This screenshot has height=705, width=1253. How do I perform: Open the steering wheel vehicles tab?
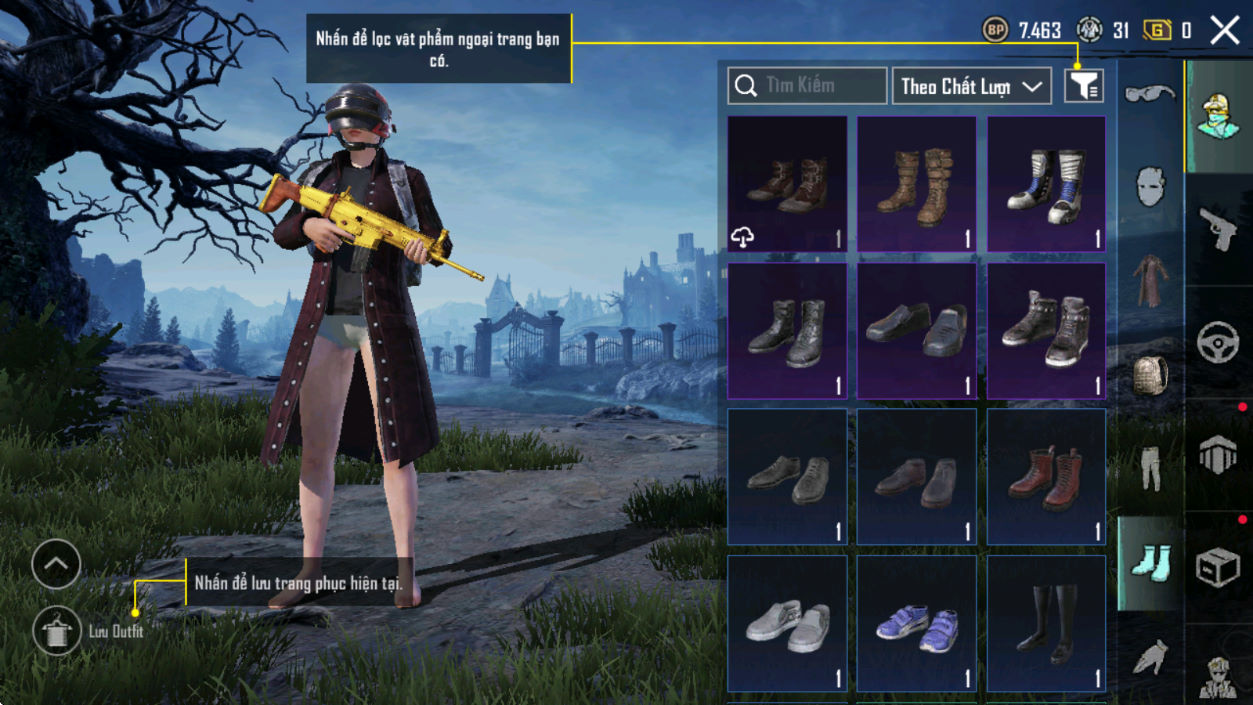(x=1218, y=342)
